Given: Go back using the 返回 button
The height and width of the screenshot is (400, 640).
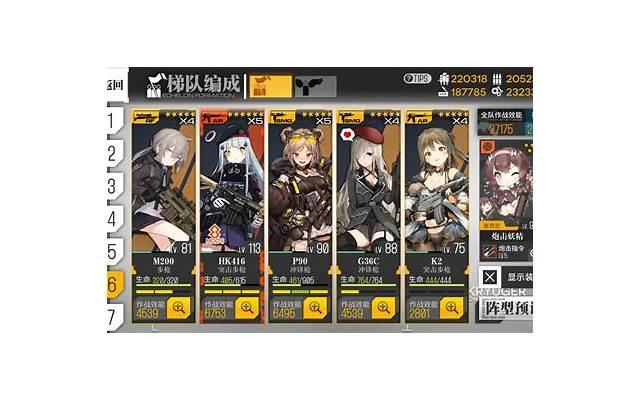Looking at the screenshot, I should tap(113, 85).
